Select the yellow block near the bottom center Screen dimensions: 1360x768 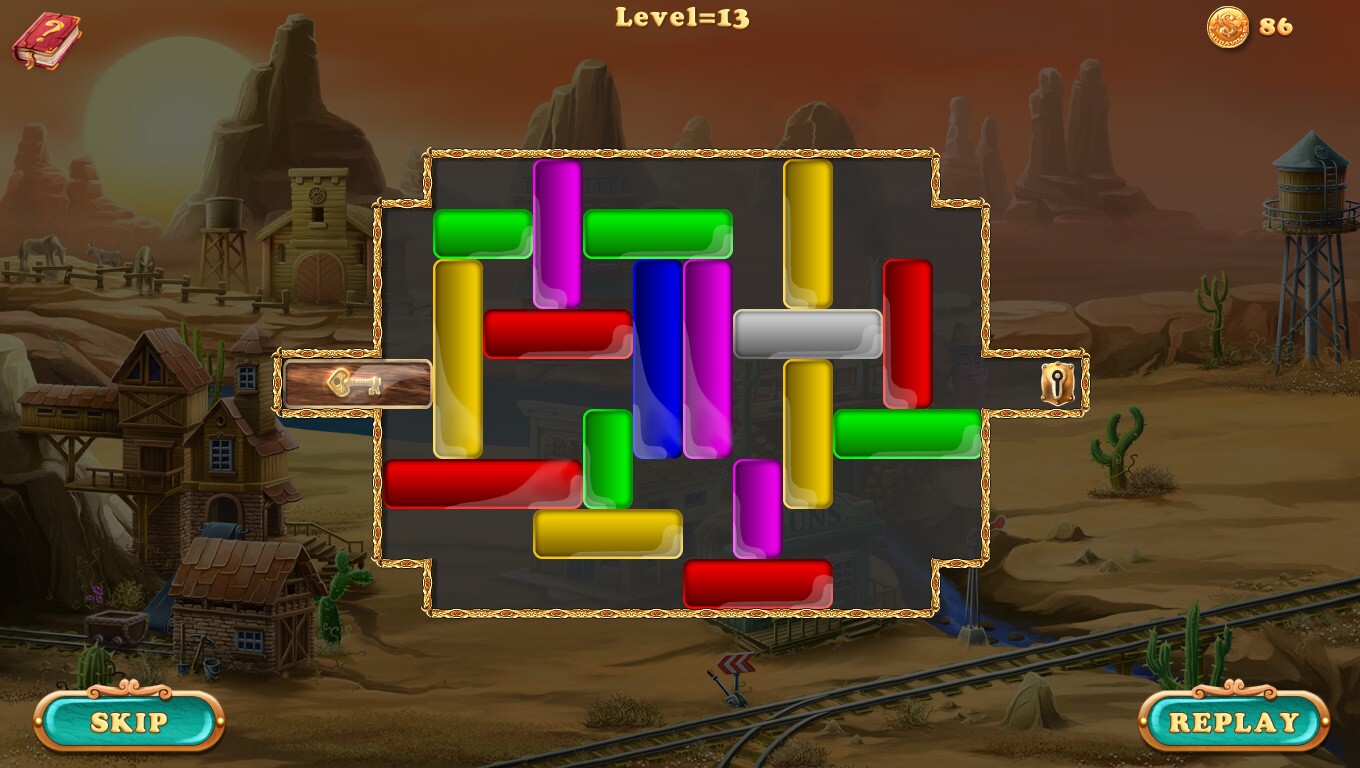pos(608,535)
